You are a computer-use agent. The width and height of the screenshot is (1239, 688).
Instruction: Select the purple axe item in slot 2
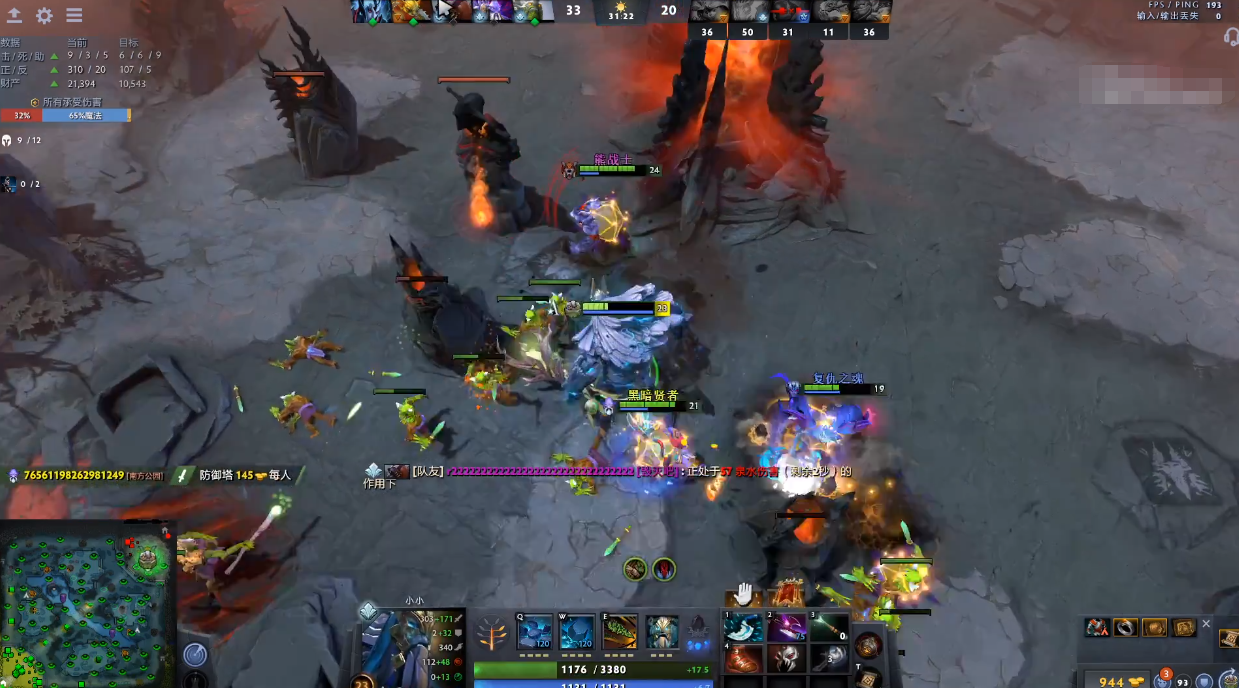coord(786,628)
